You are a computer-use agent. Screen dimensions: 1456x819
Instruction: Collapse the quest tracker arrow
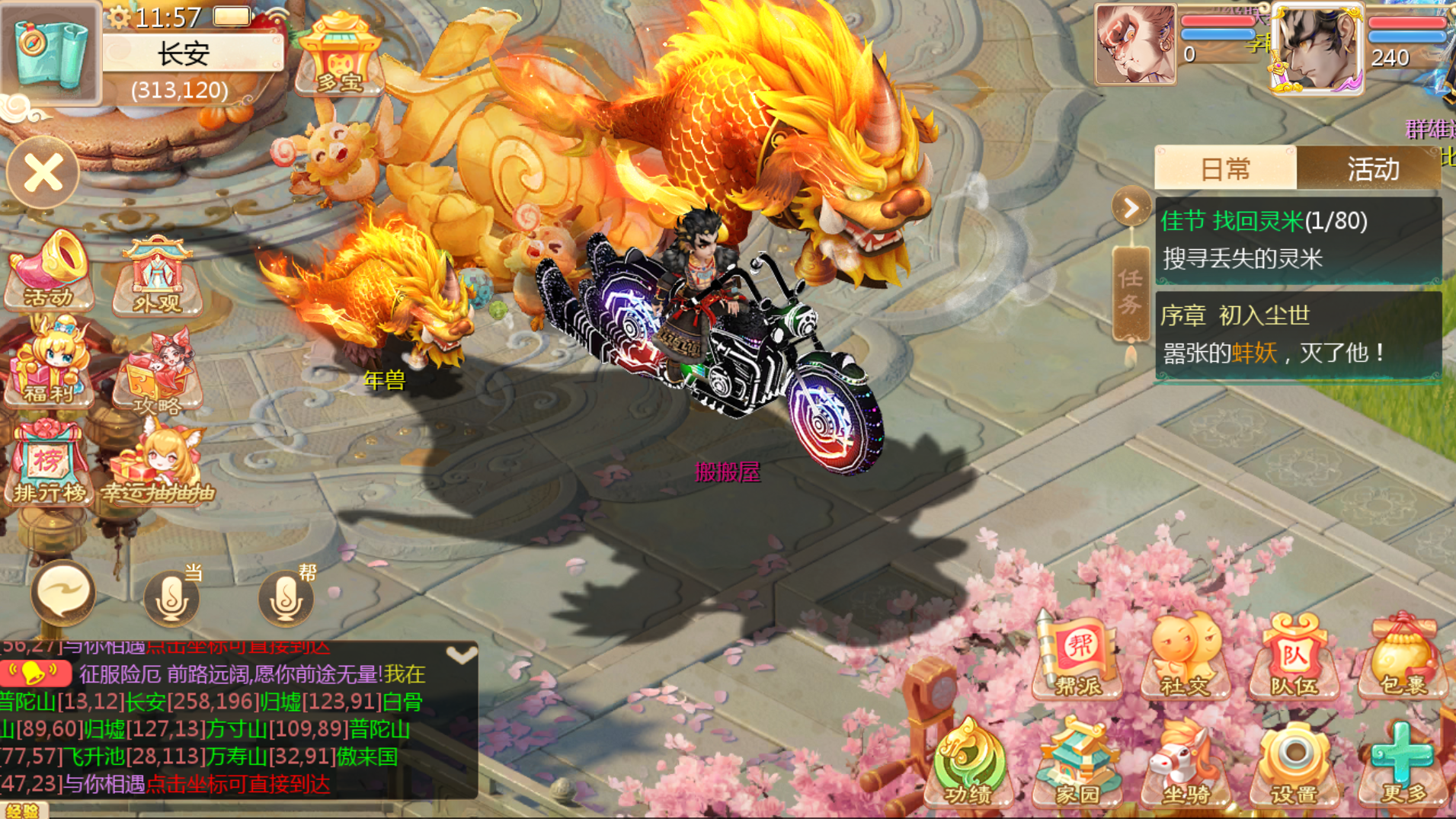point(1131,208)
